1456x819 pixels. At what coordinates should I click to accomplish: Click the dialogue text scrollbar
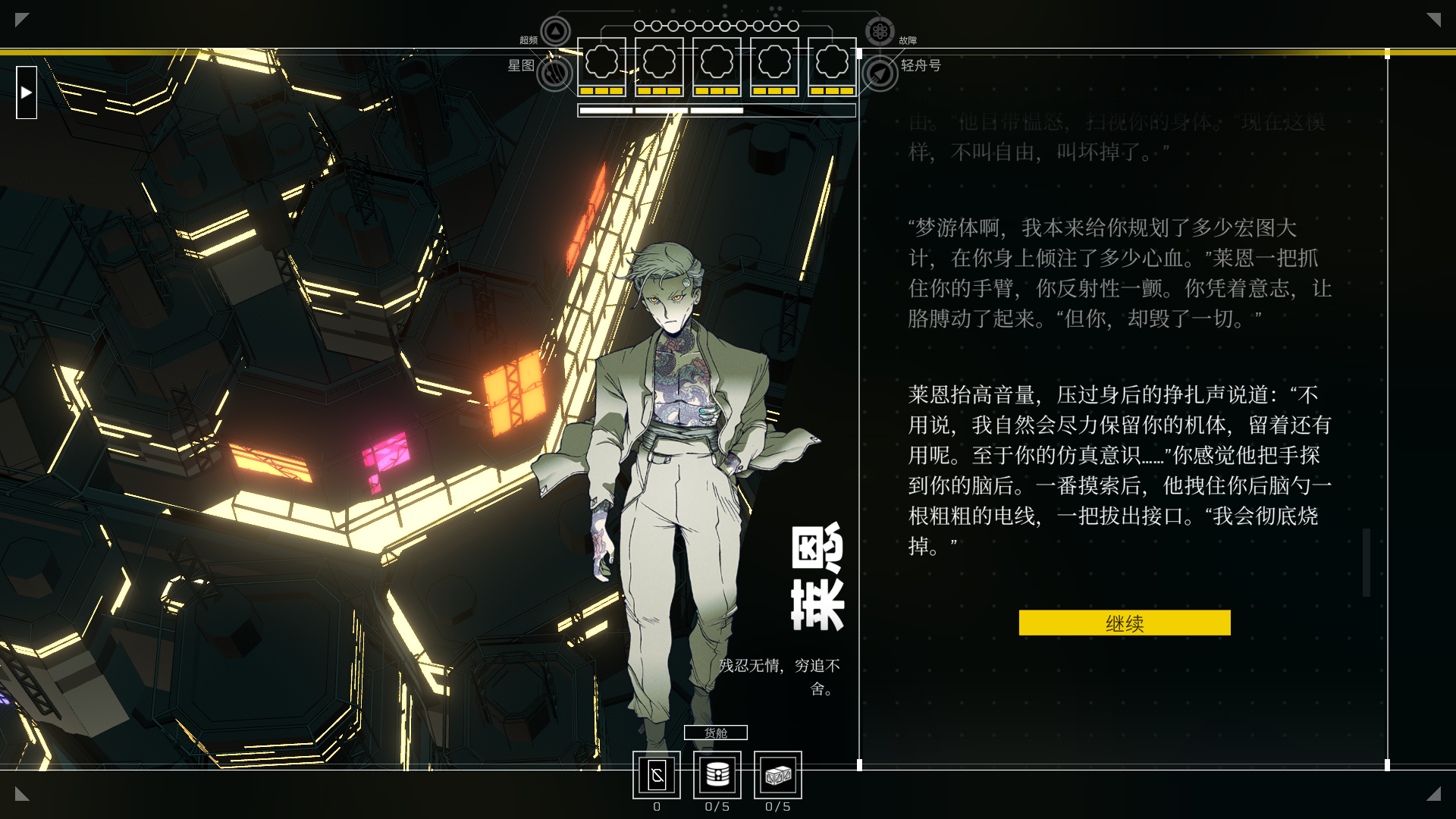(1367, 563)
